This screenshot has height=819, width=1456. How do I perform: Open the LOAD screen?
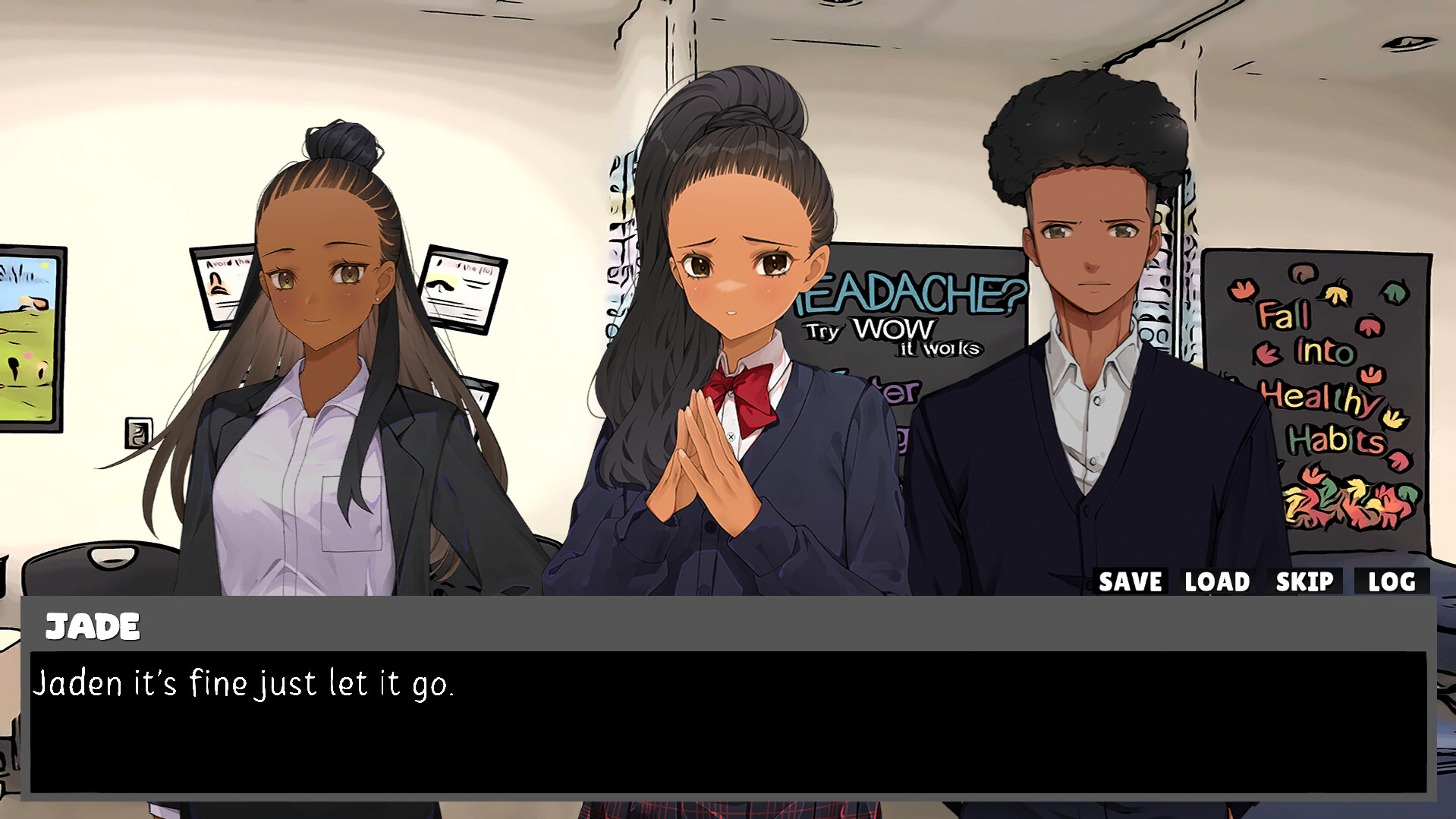coord(1215,582)
